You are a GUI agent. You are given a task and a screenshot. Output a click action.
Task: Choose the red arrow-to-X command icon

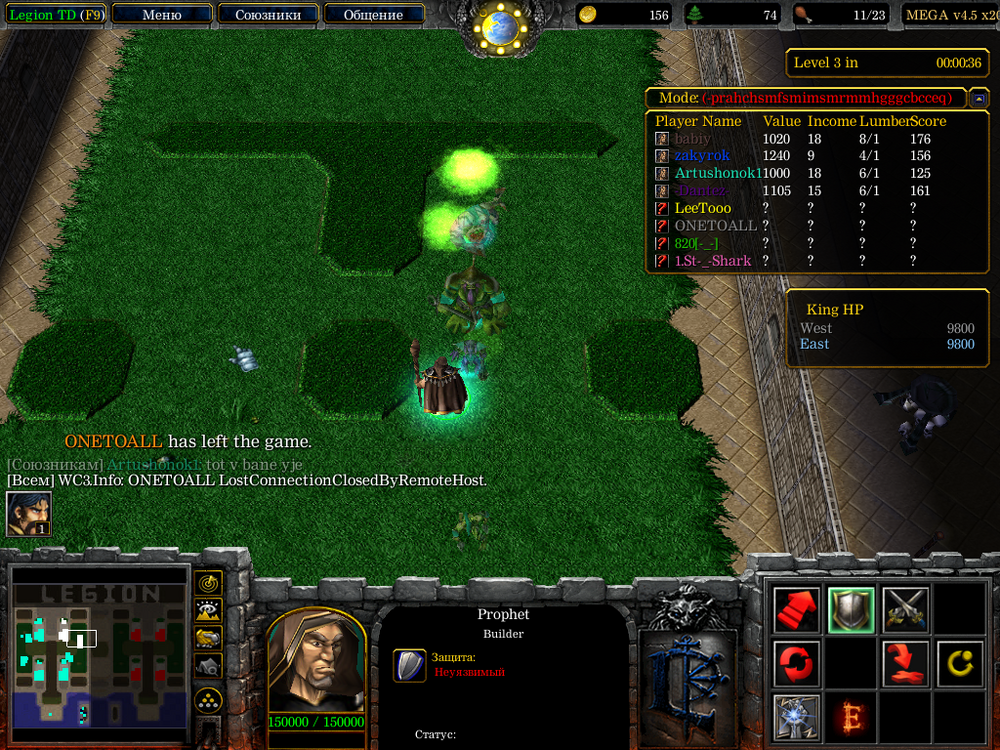tap(906, 663)
